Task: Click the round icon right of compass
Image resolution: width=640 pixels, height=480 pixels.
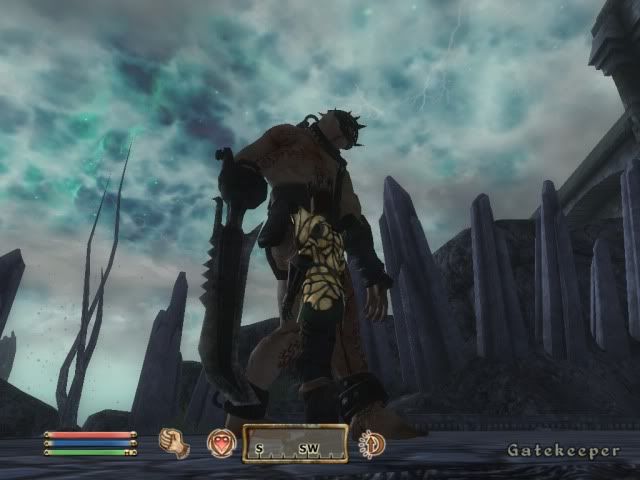Action: (x=373, y=443)
